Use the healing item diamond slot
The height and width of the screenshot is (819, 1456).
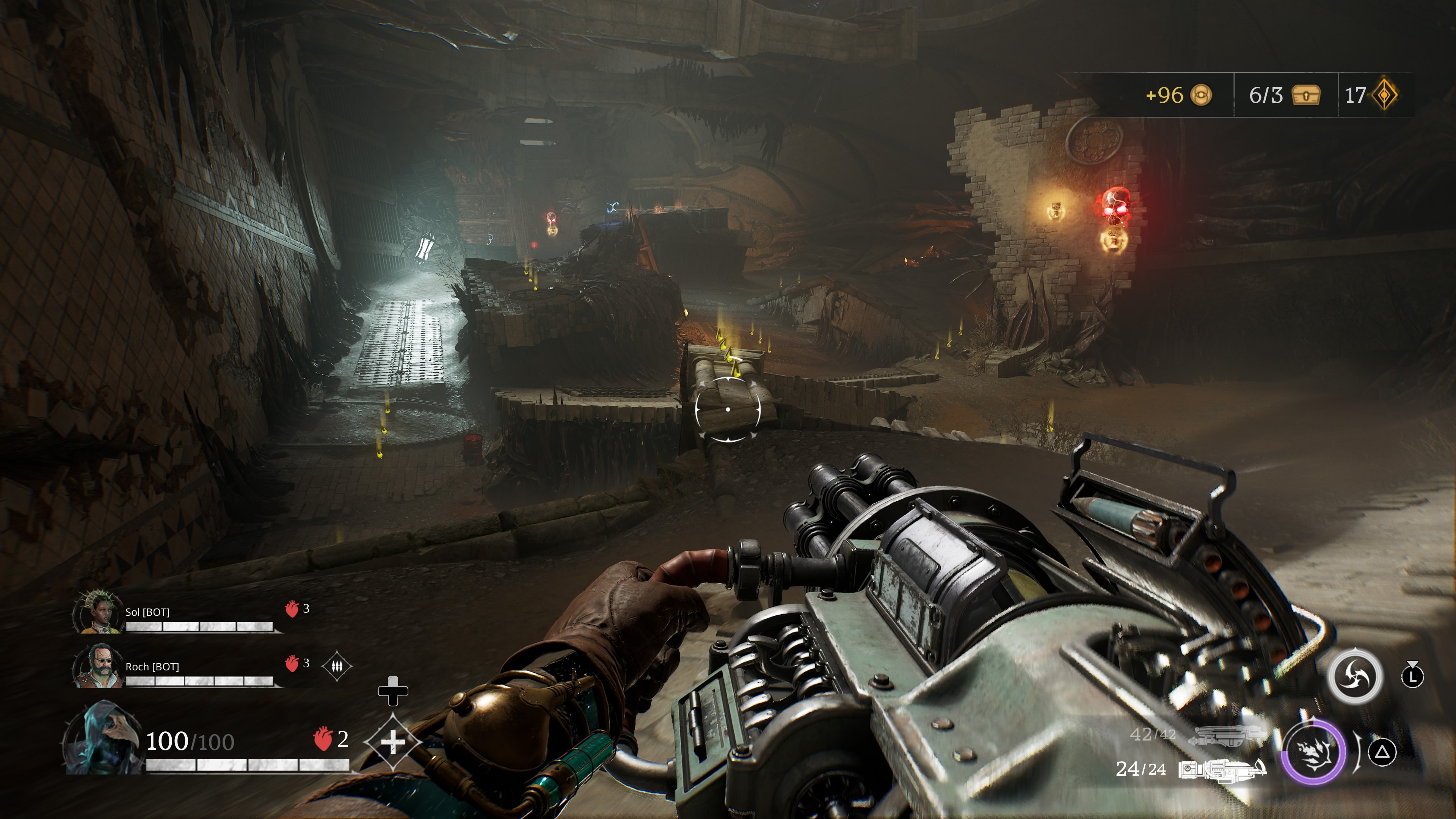pyautogui.click(x=393, y=742)
